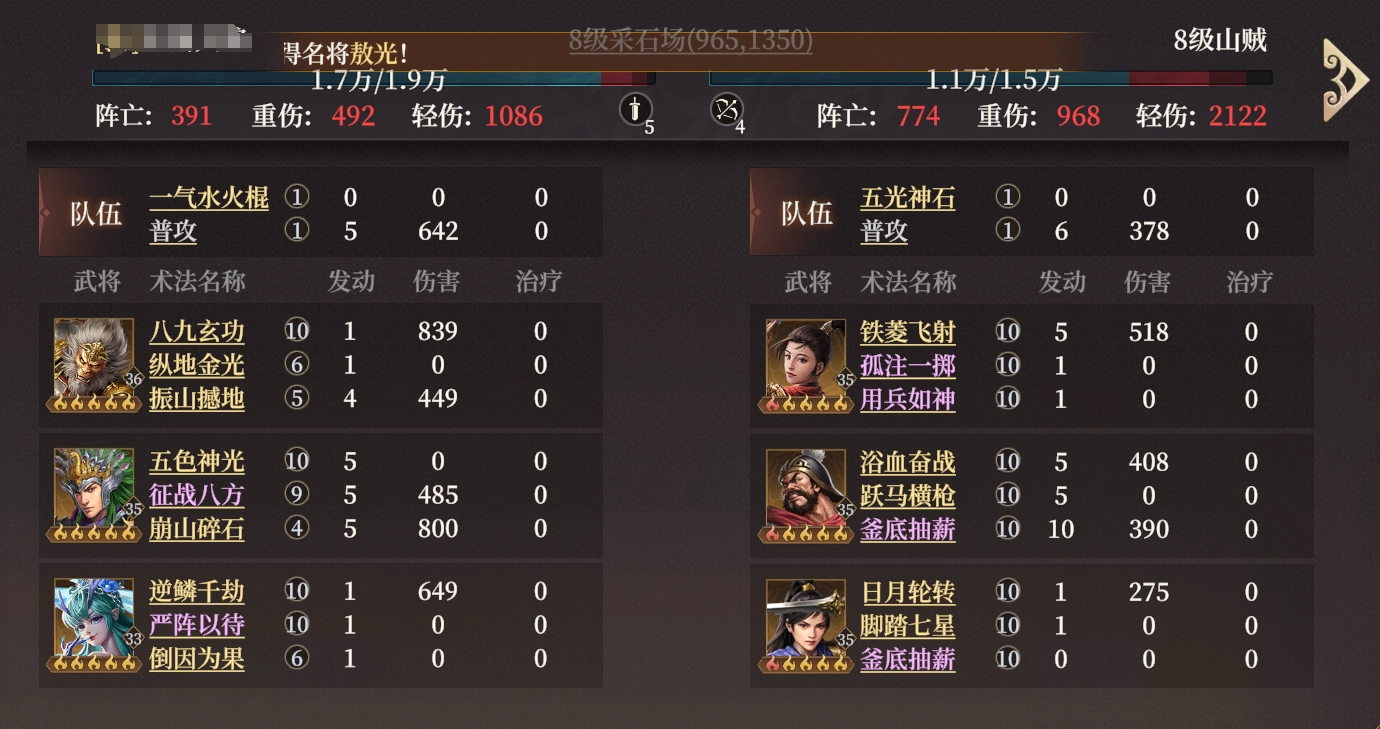Click the circled ① badge beside 一气水火棍
Image resolution: width=1380 pixels, height=729 pixels.
297,198
